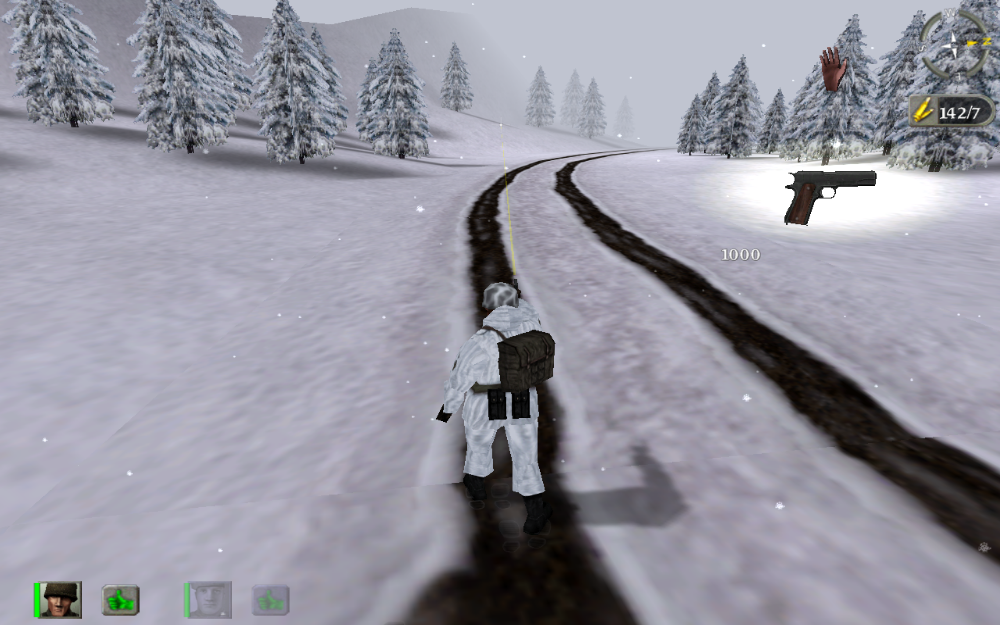Select the helmeted soldier portrait
Viewport: 1000px width, 625px height.
pos(61,600)
